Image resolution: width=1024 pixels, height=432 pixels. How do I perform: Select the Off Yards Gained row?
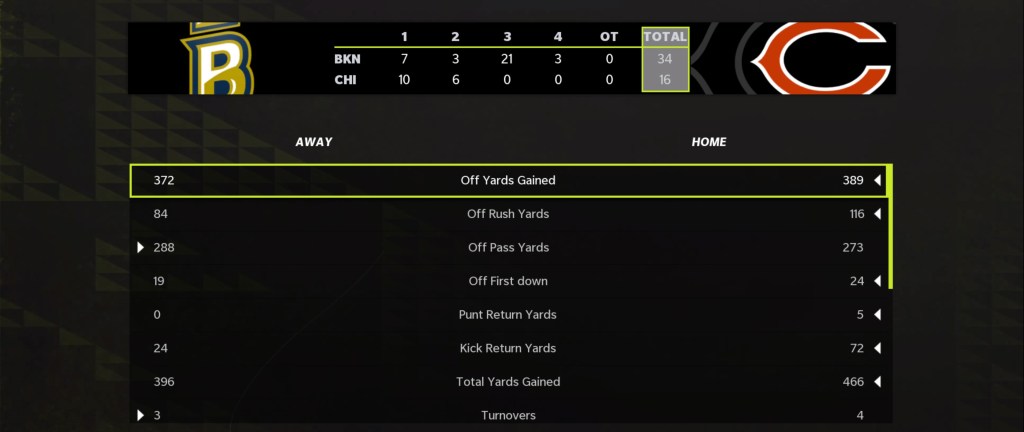pyautogui.click(x=508, y=181)
